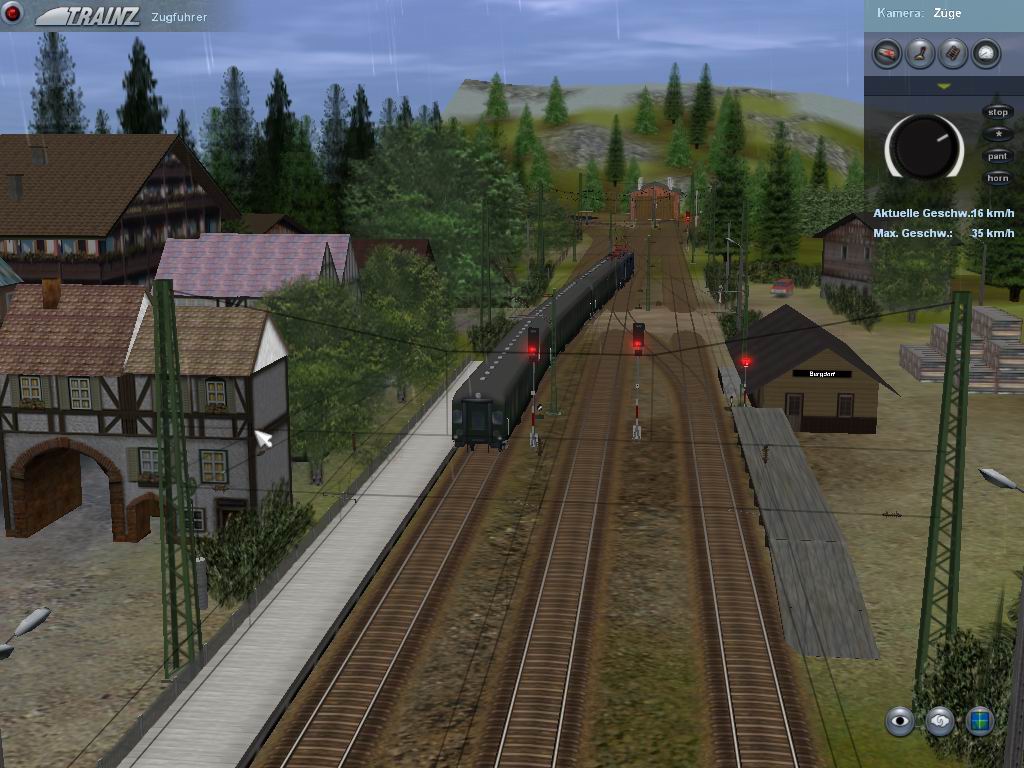Toggle the pant pantograph button
This screenshot has height=768, width=1024.
click(997, 156)
